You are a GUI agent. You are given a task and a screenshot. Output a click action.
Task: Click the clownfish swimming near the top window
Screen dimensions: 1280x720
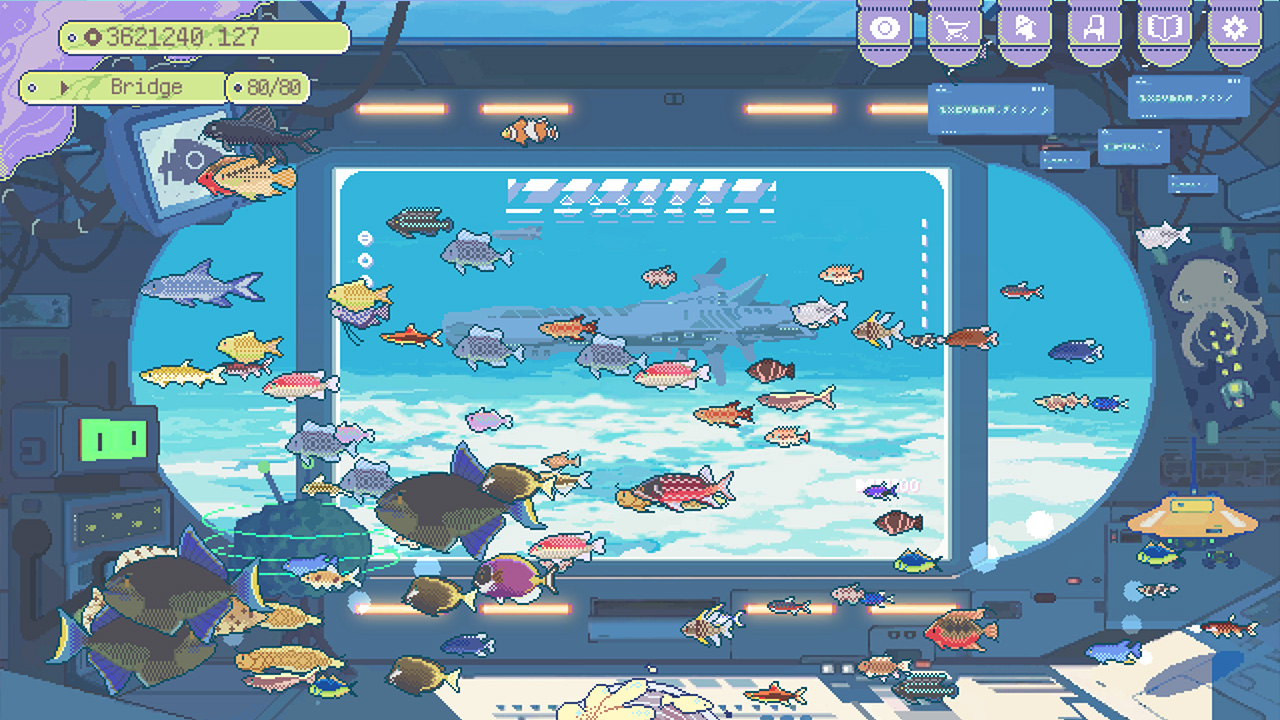coord(528,130)
